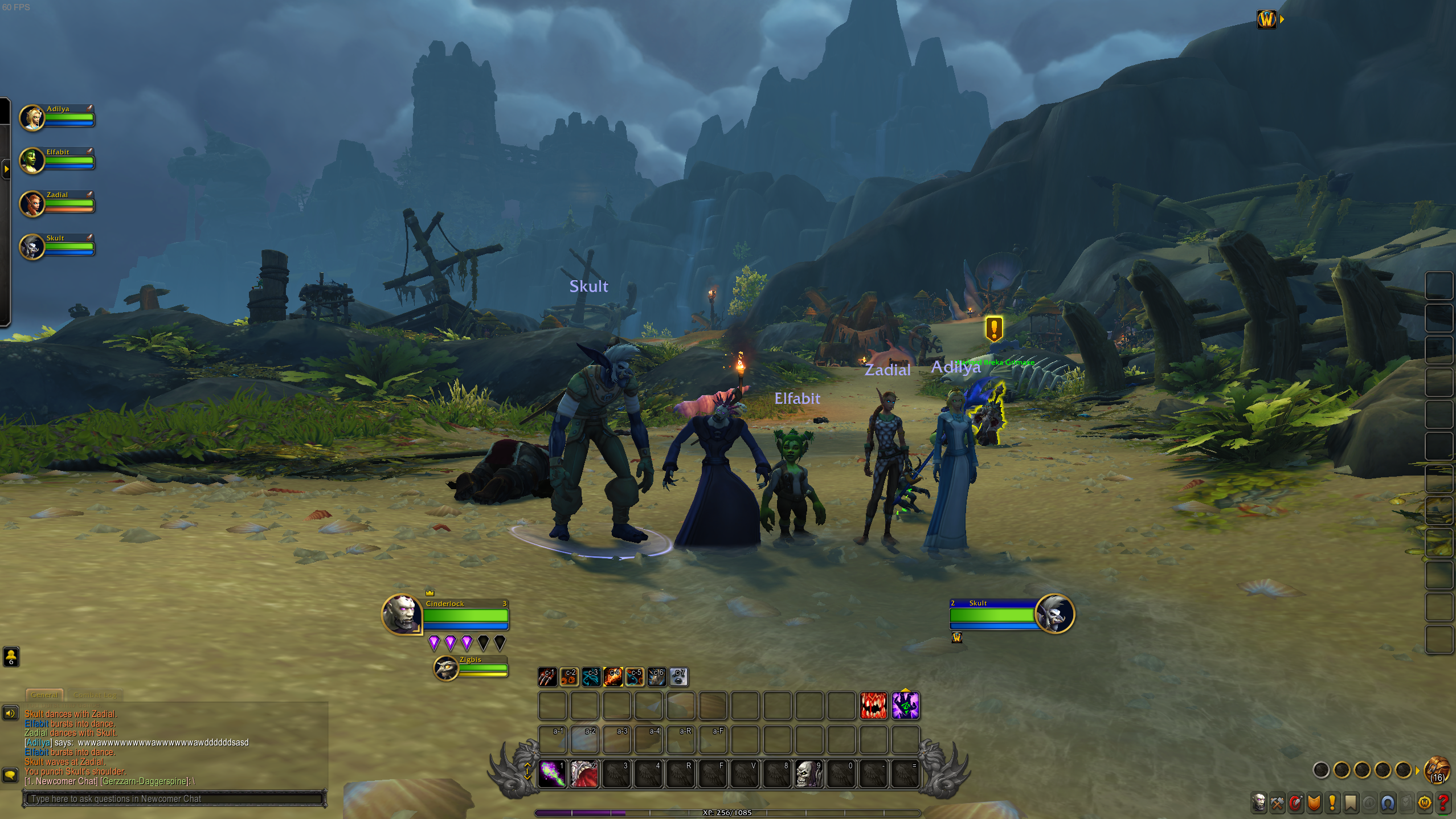The image size is (1456, 819).
Task: Select Adilya's party frame
Action: coord(57,117)
